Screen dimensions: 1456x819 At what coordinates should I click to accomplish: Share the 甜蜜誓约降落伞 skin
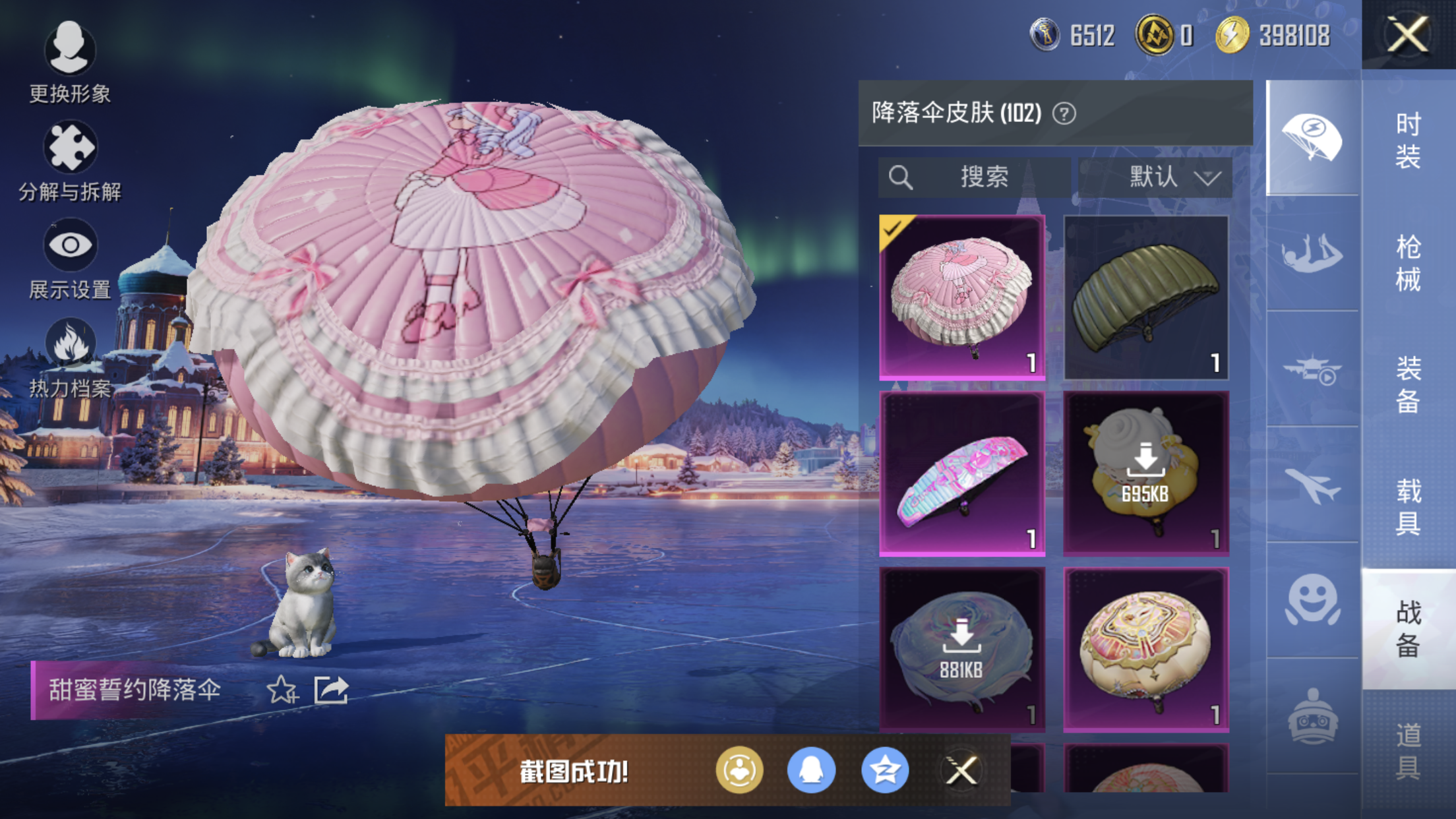pos(331,690)
